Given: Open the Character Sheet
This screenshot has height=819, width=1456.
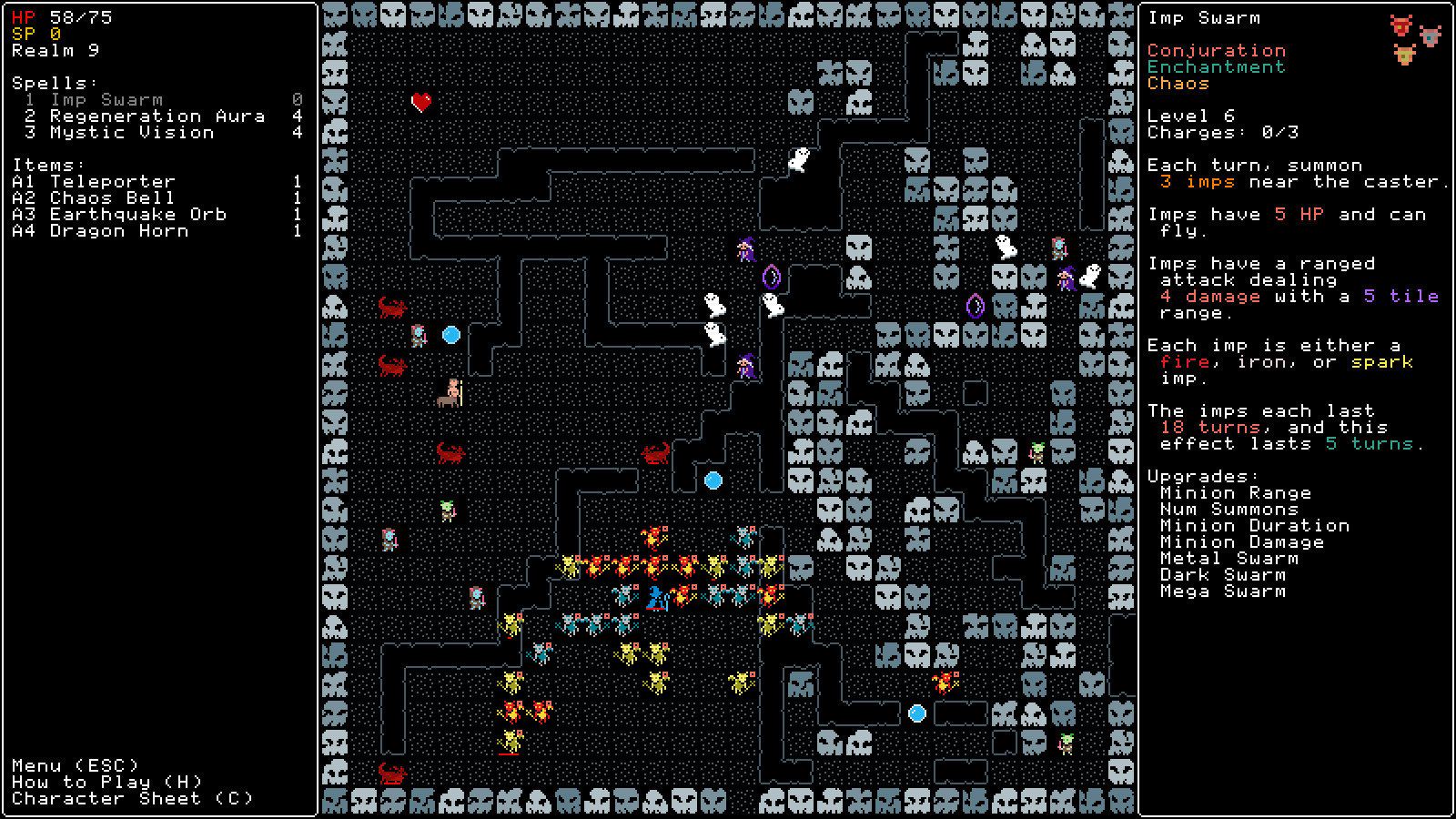Looking at the screenshot, I should click(x=133, y=799).
